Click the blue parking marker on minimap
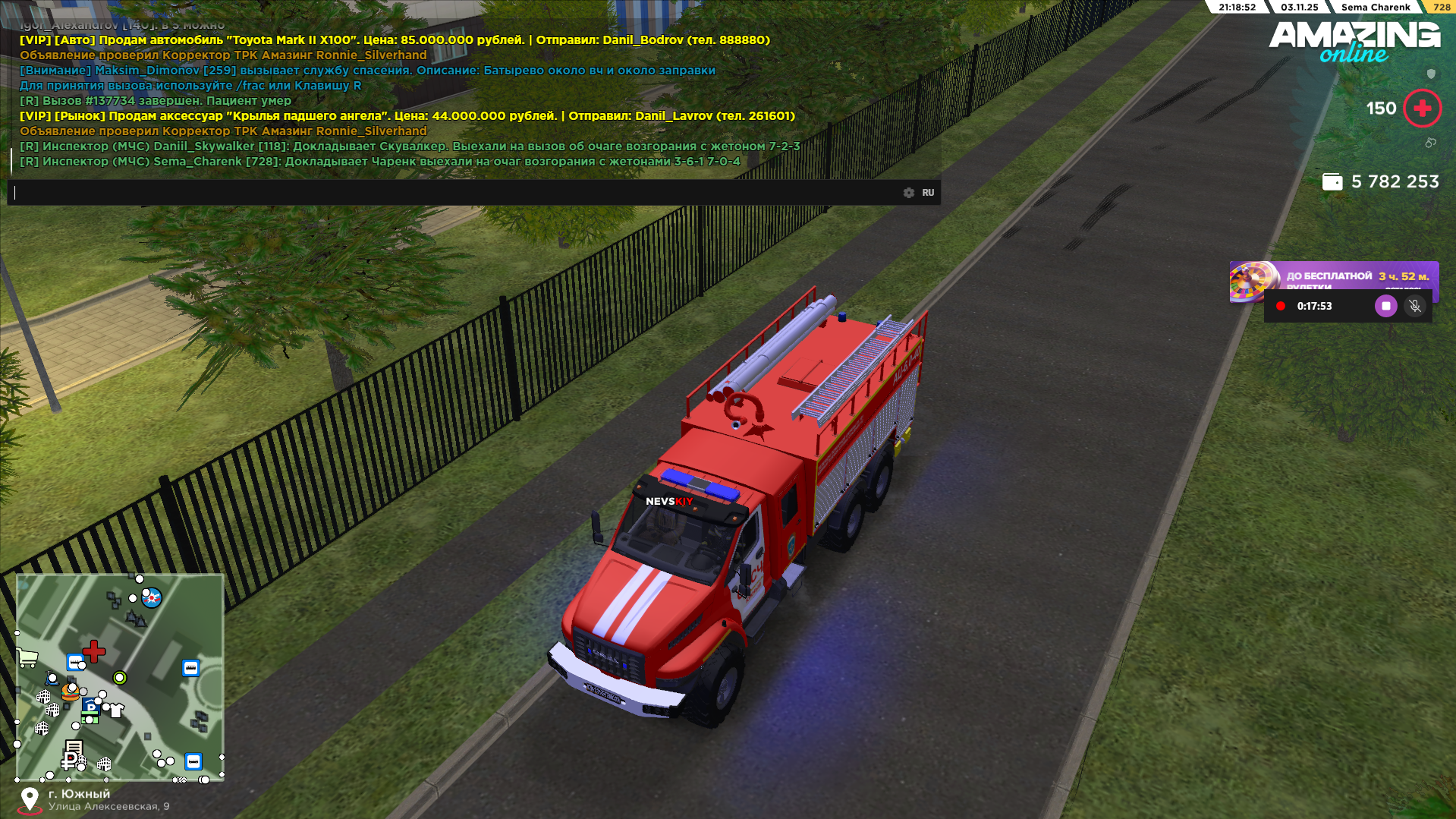Viewport: 1456px width, 819px height. (x=90, y=707)
